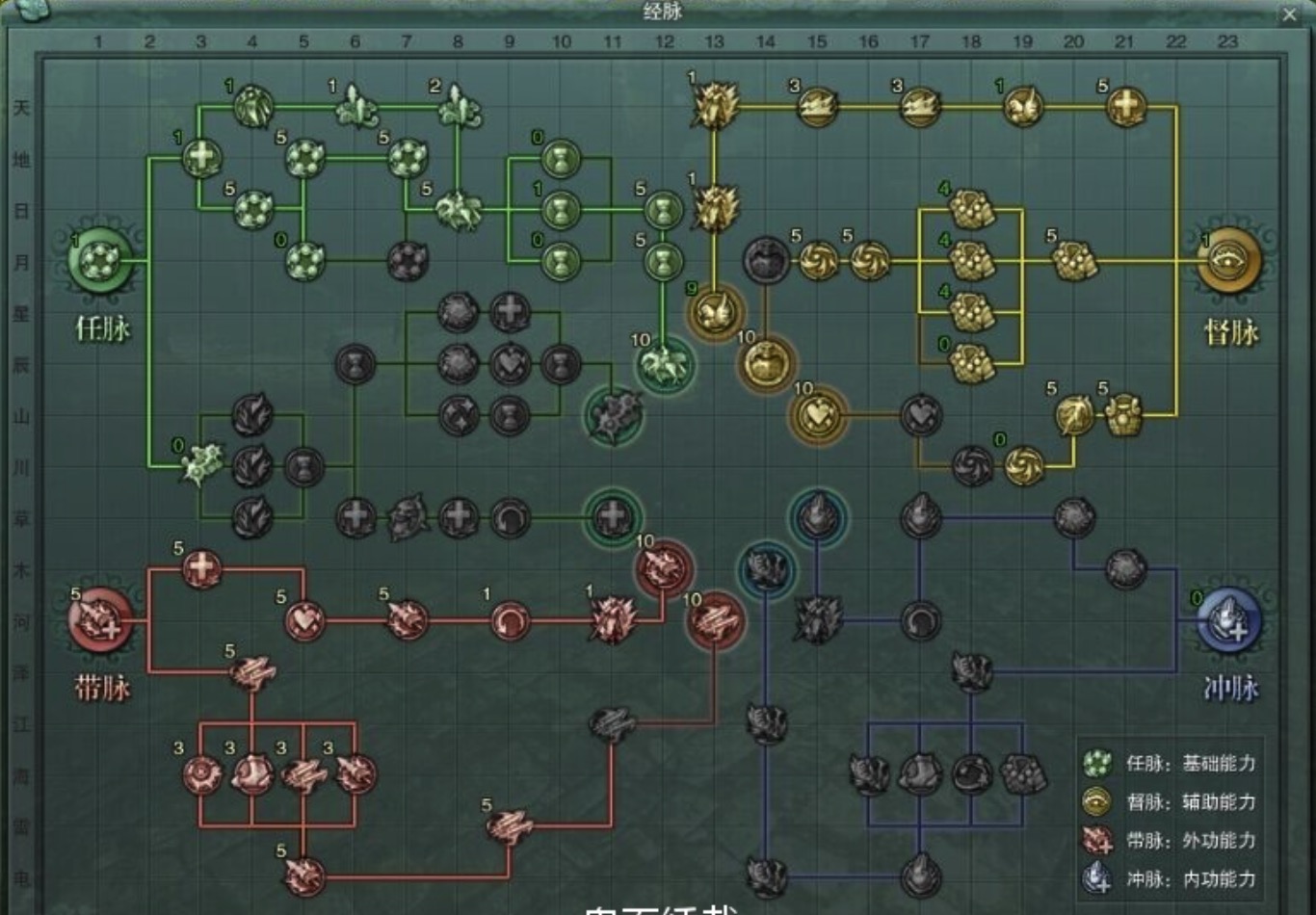Image resolution: width=1316 pixels, height=915 pixels.
Task: Select the red circular arrow node
Action: (510, 620)
